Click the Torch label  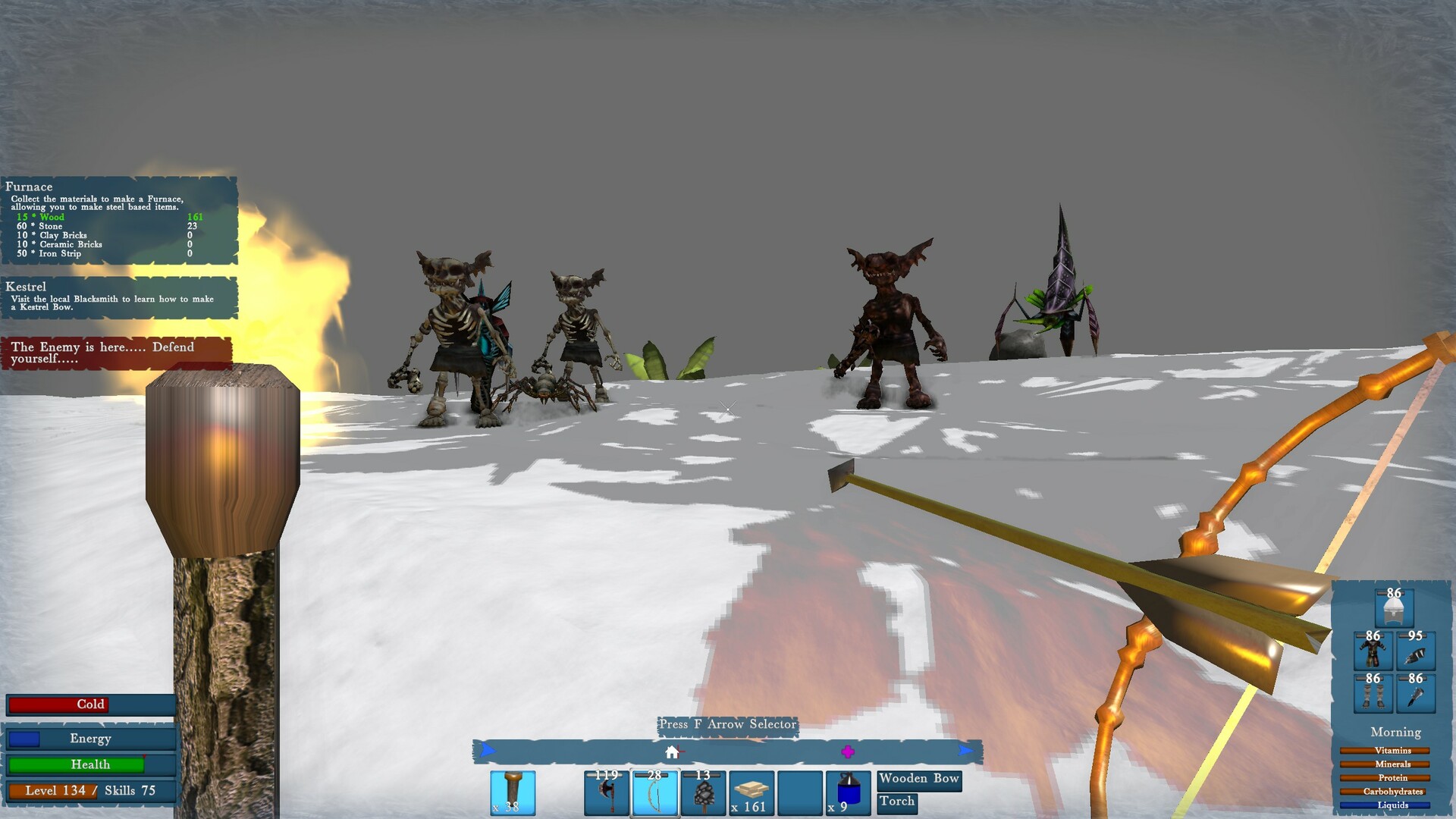point(897,802)
